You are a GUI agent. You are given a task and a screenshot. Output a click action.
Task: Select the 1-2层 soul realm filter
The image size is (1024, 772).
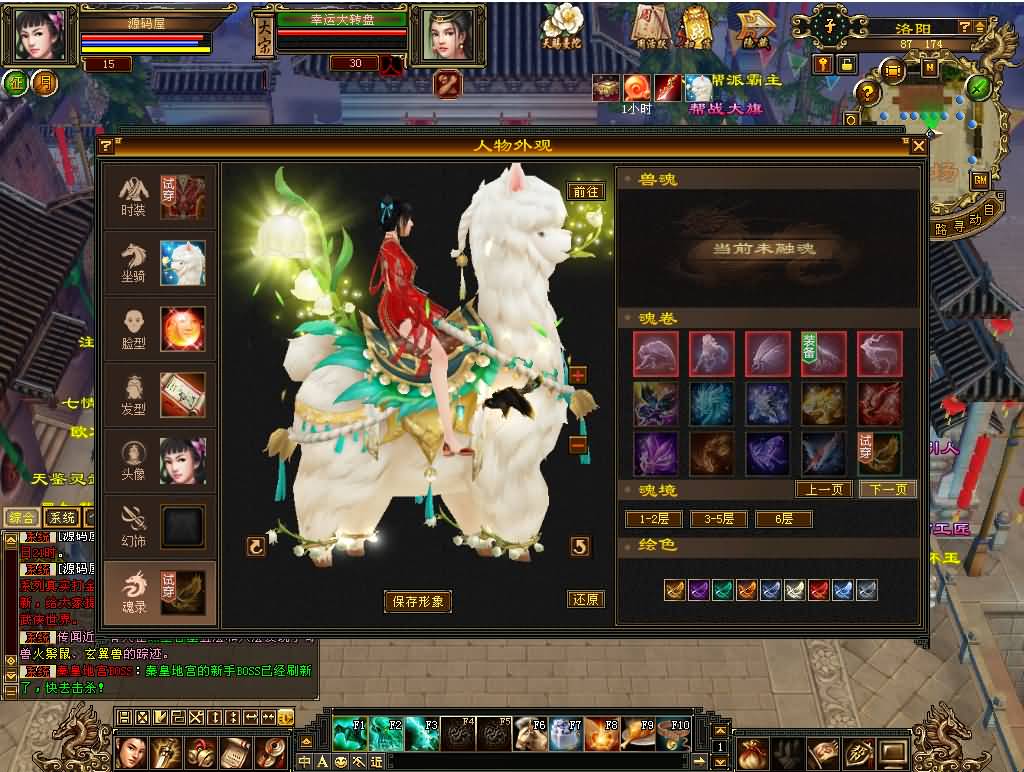pos(653,519)
